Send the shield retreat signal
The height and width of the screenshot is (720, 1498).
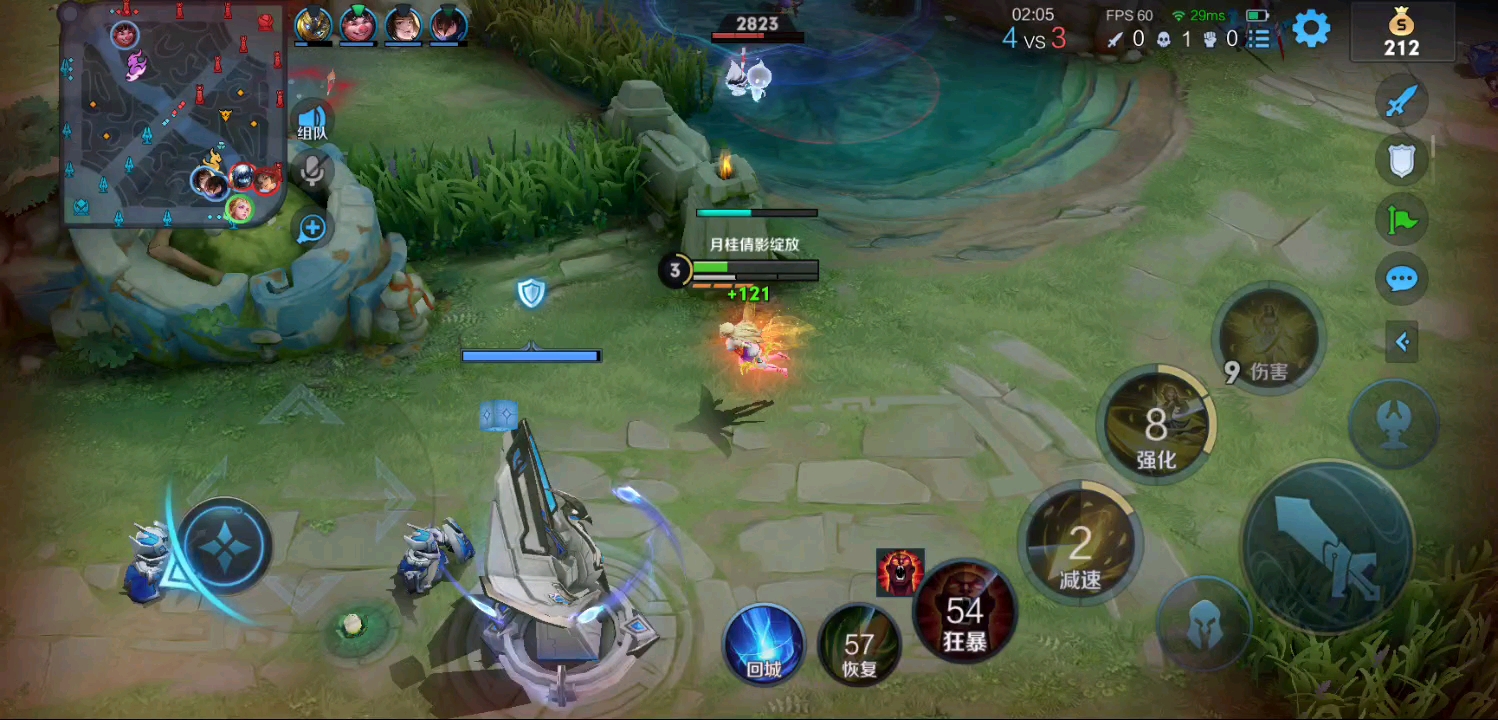[x=1401, y=160]
